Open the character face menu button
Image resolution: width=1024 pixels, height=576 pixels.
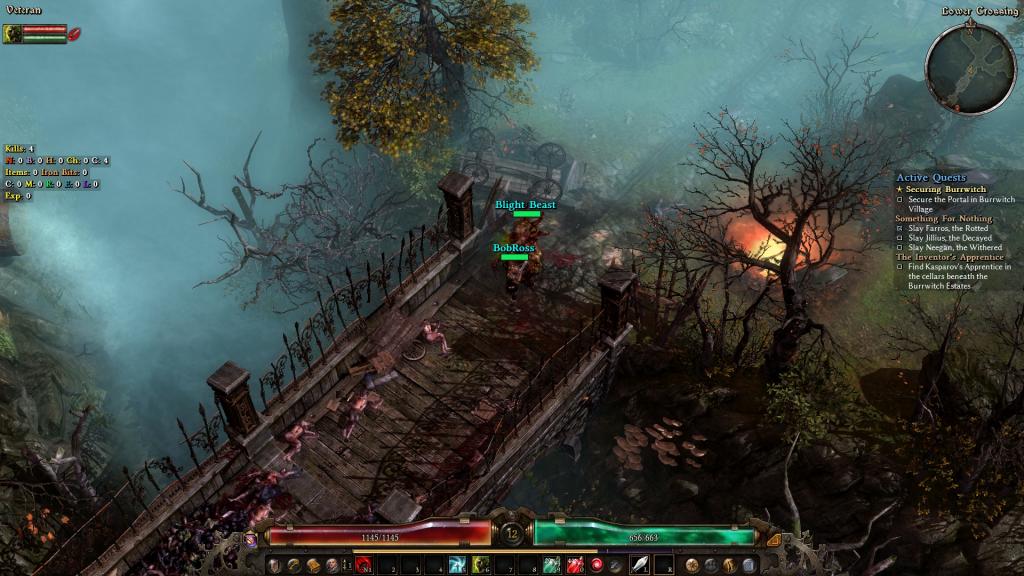[331, 566]
